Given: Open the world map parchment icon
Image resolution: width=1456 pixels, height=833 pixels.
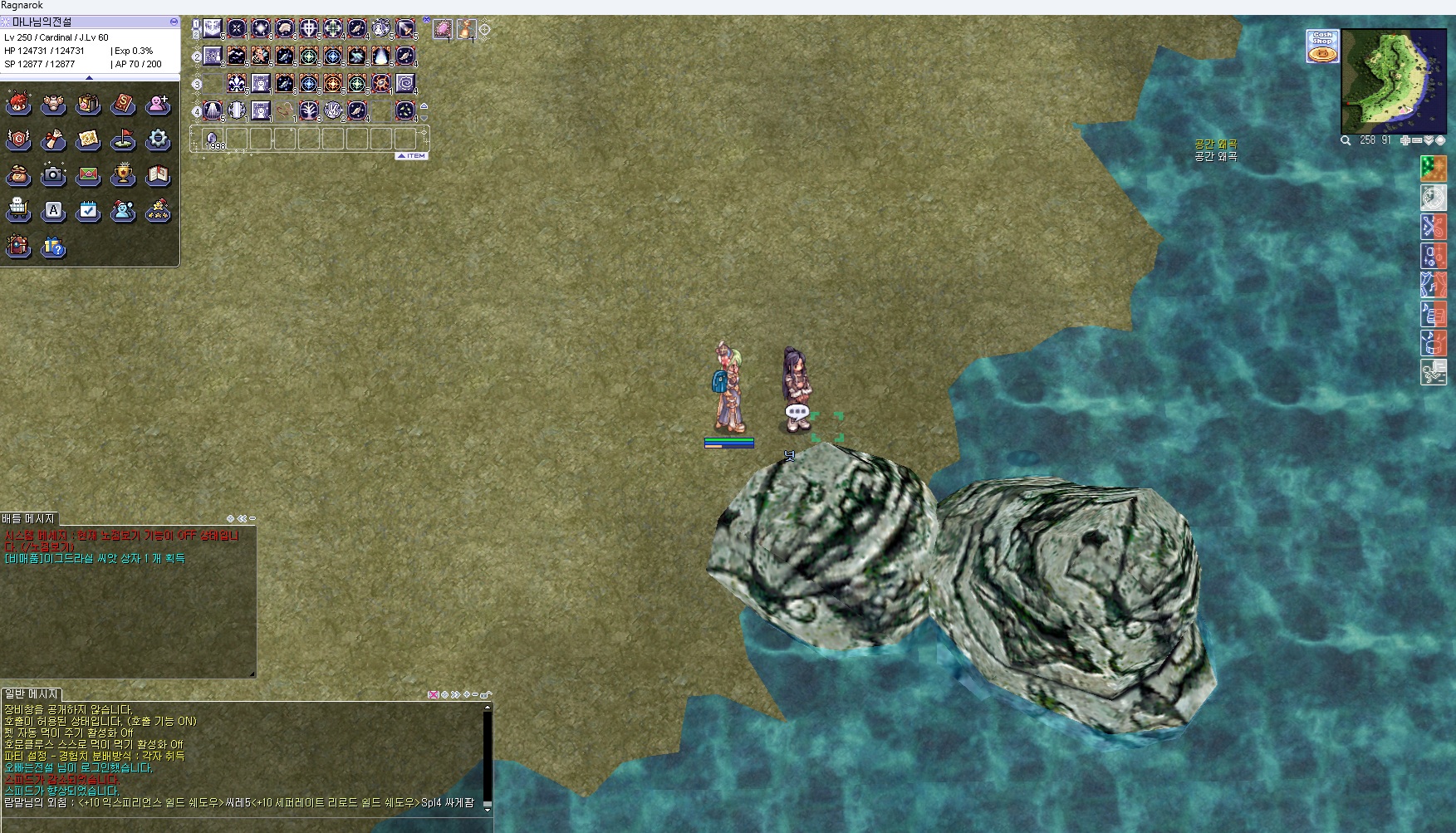Looking at the screenshot, I should click(88, 140).
